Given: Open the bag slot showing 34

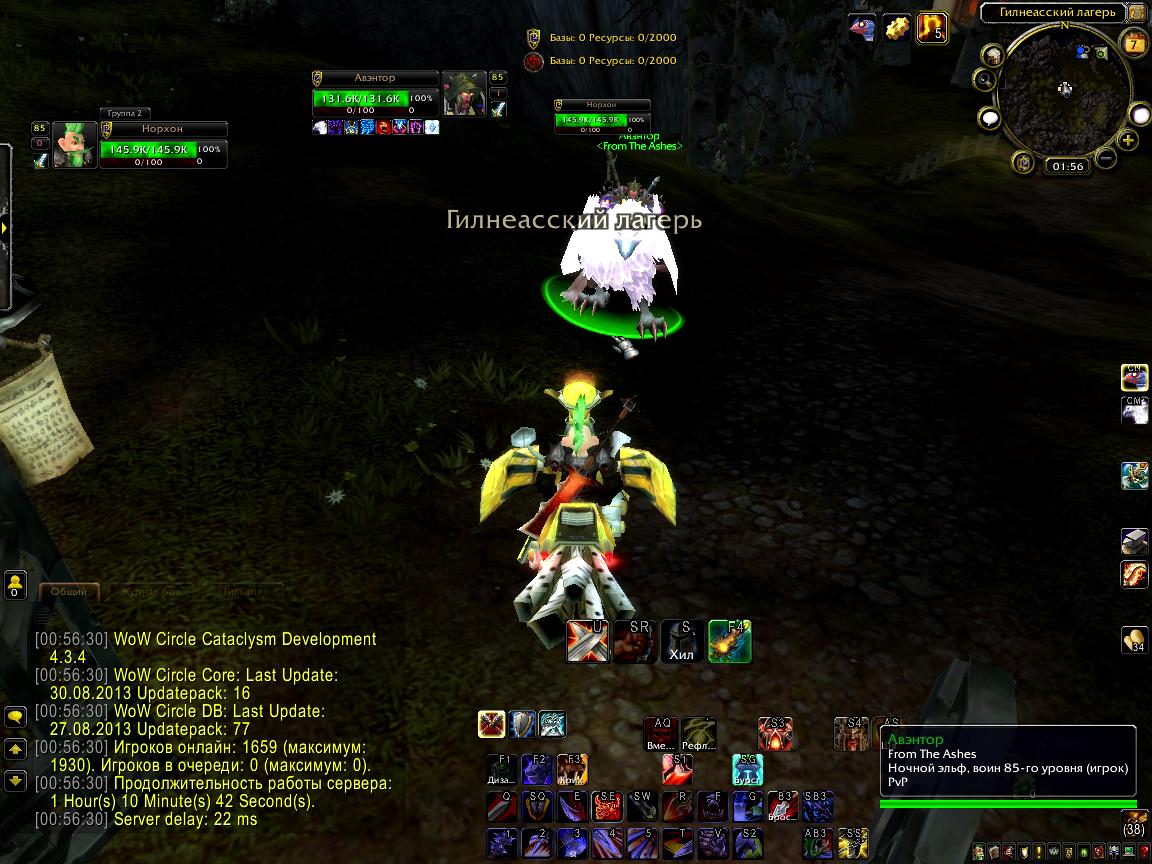Looking at the screenshot, I should [x=1134, y=640].
